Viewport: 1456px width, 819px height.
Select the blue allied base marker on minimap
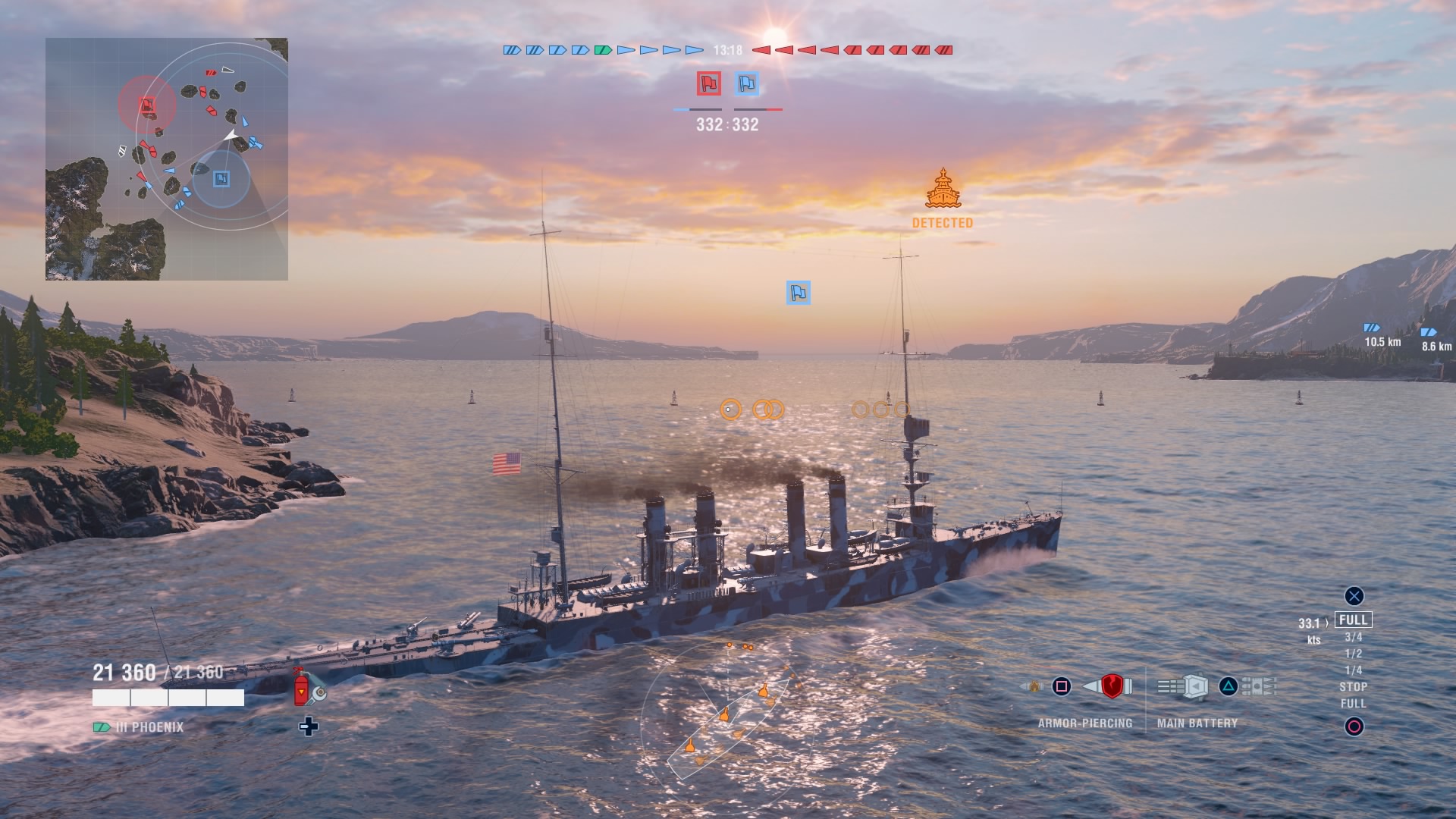(221, 178)
